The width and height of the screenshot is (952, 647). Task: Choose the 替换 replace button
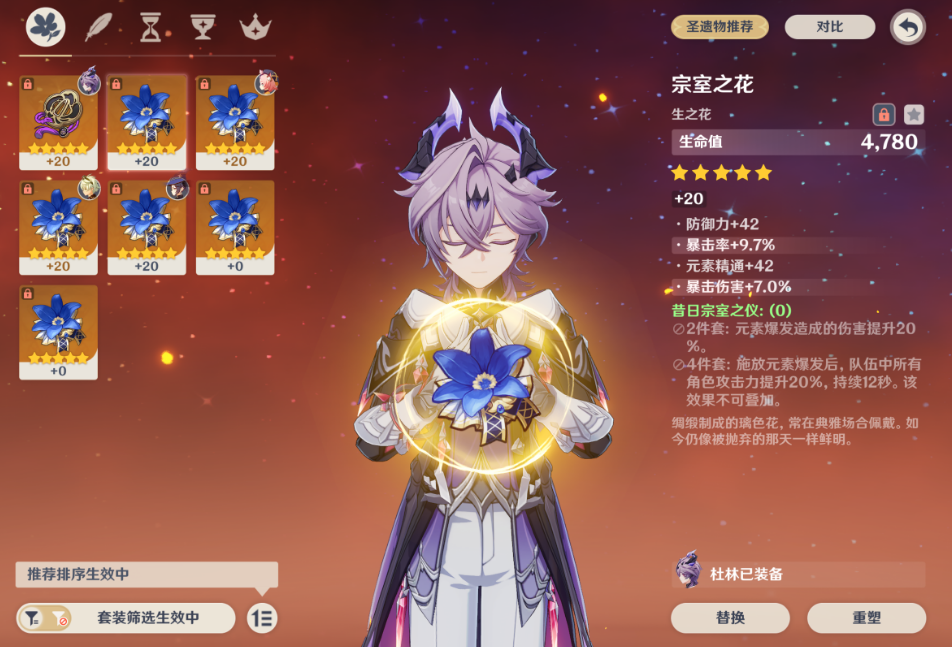pos(730,618)
